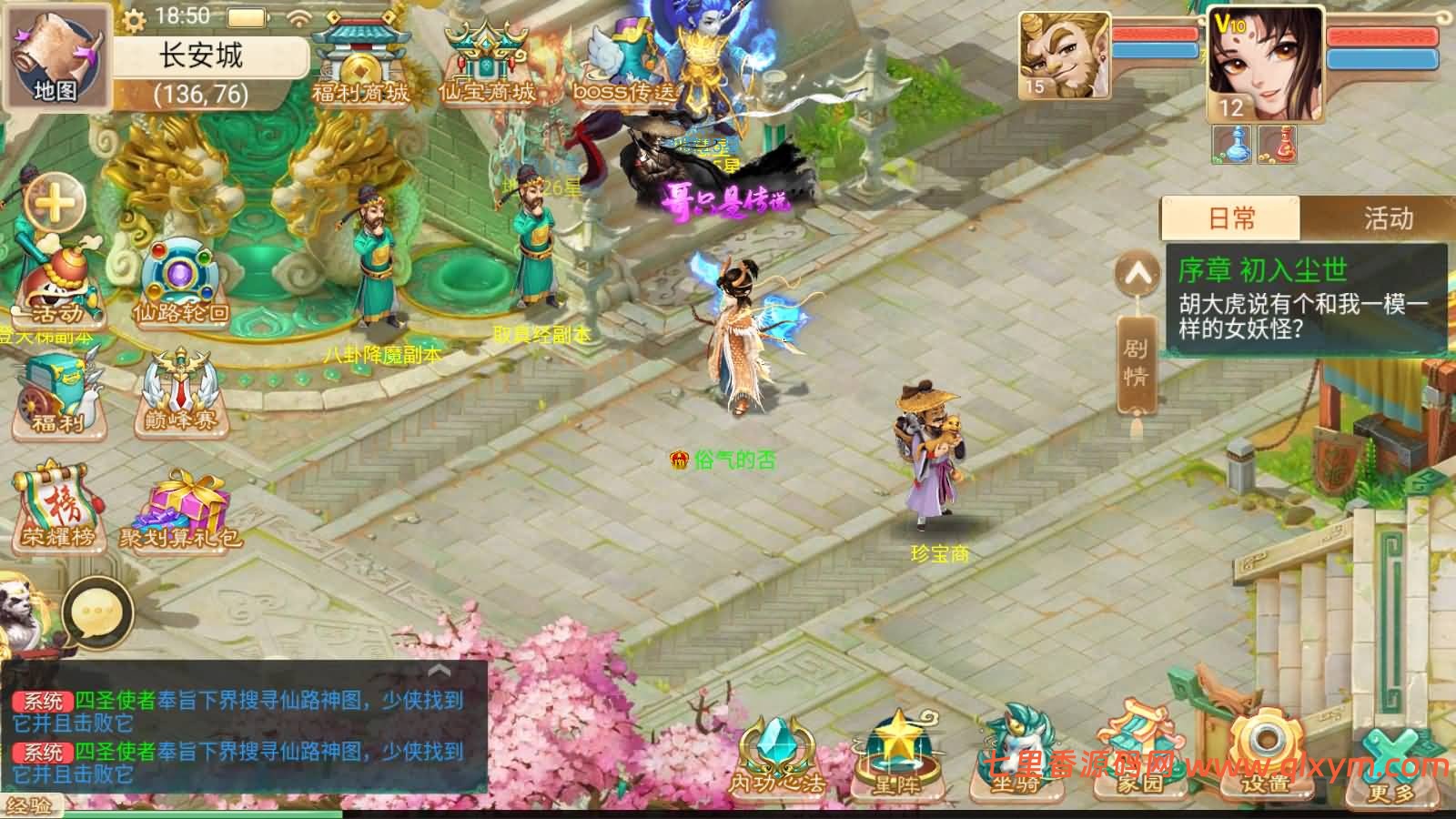Switch to the 活动 tab
1456x819 pixels.
pyautogui.click(x=1388, y=218)
